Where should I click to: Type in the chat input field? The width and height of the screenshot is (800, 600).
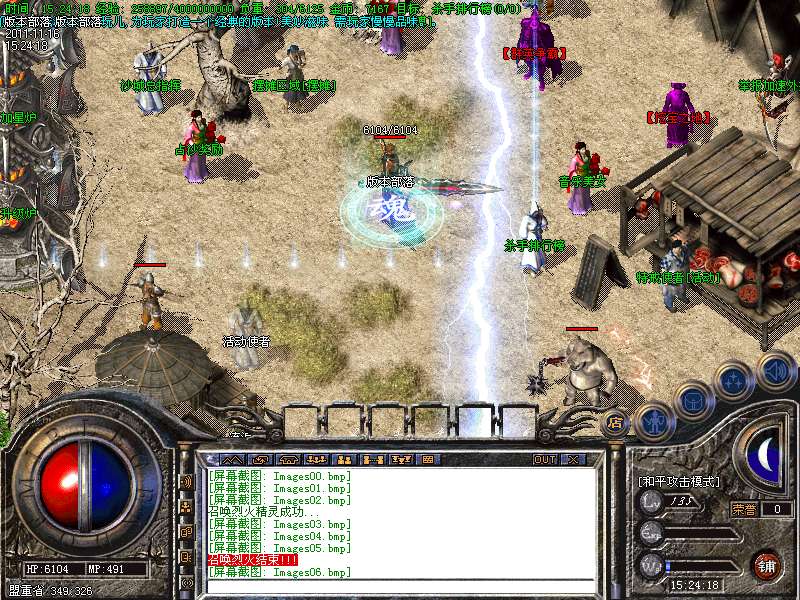400,586
